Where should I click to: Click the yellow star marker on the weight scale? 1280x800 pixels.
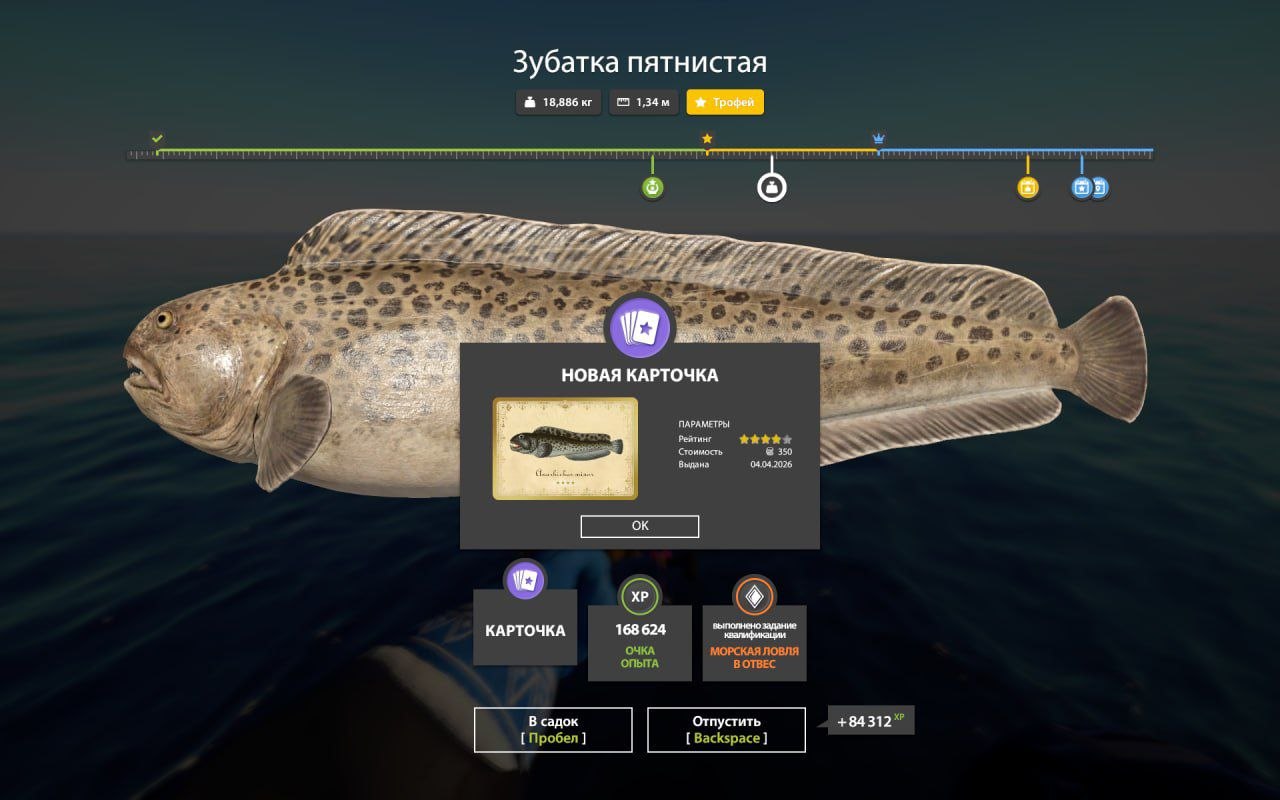[706, 137]
